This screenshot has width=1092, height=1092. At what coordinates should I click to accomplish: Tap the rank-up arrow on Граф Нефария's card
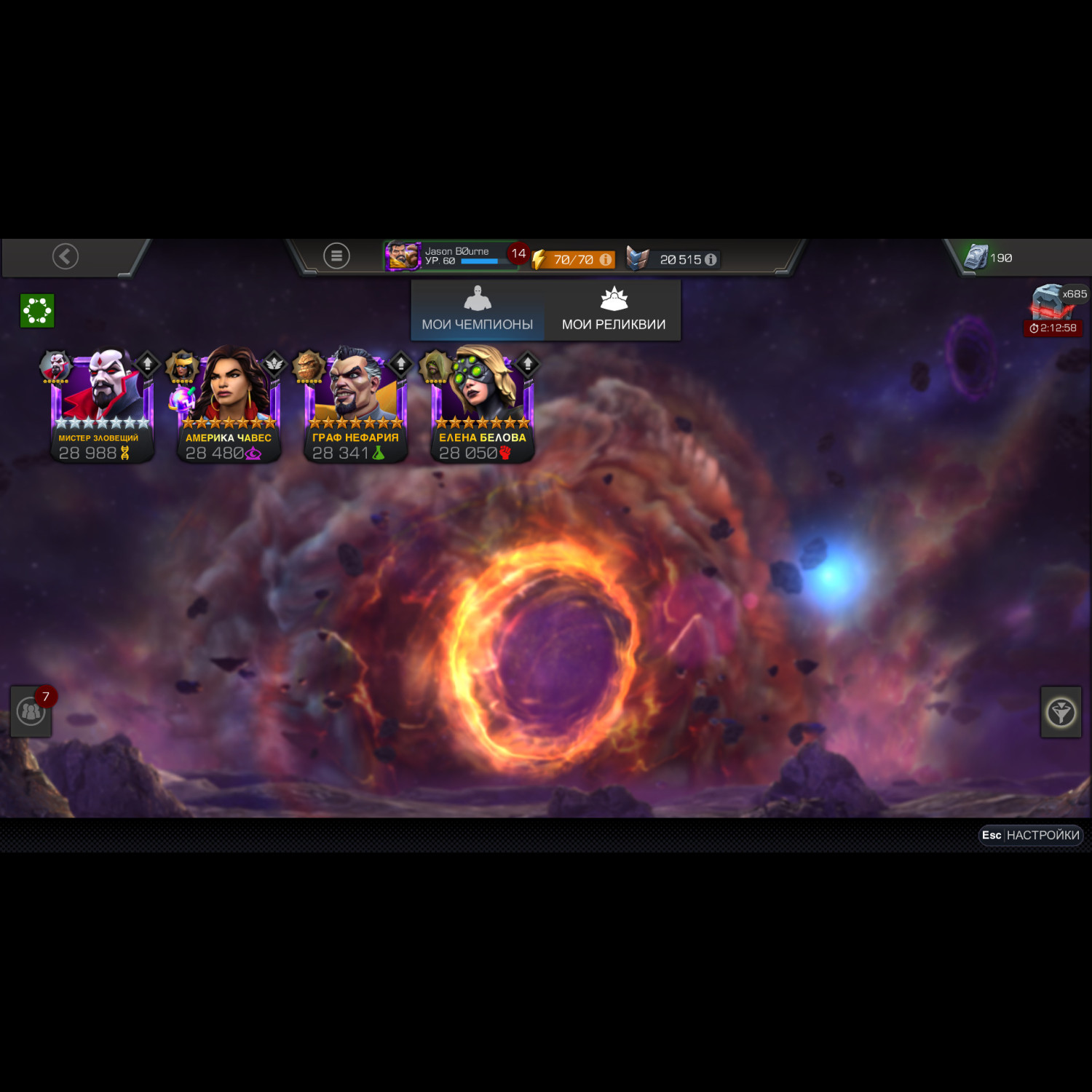coord(400,363)
